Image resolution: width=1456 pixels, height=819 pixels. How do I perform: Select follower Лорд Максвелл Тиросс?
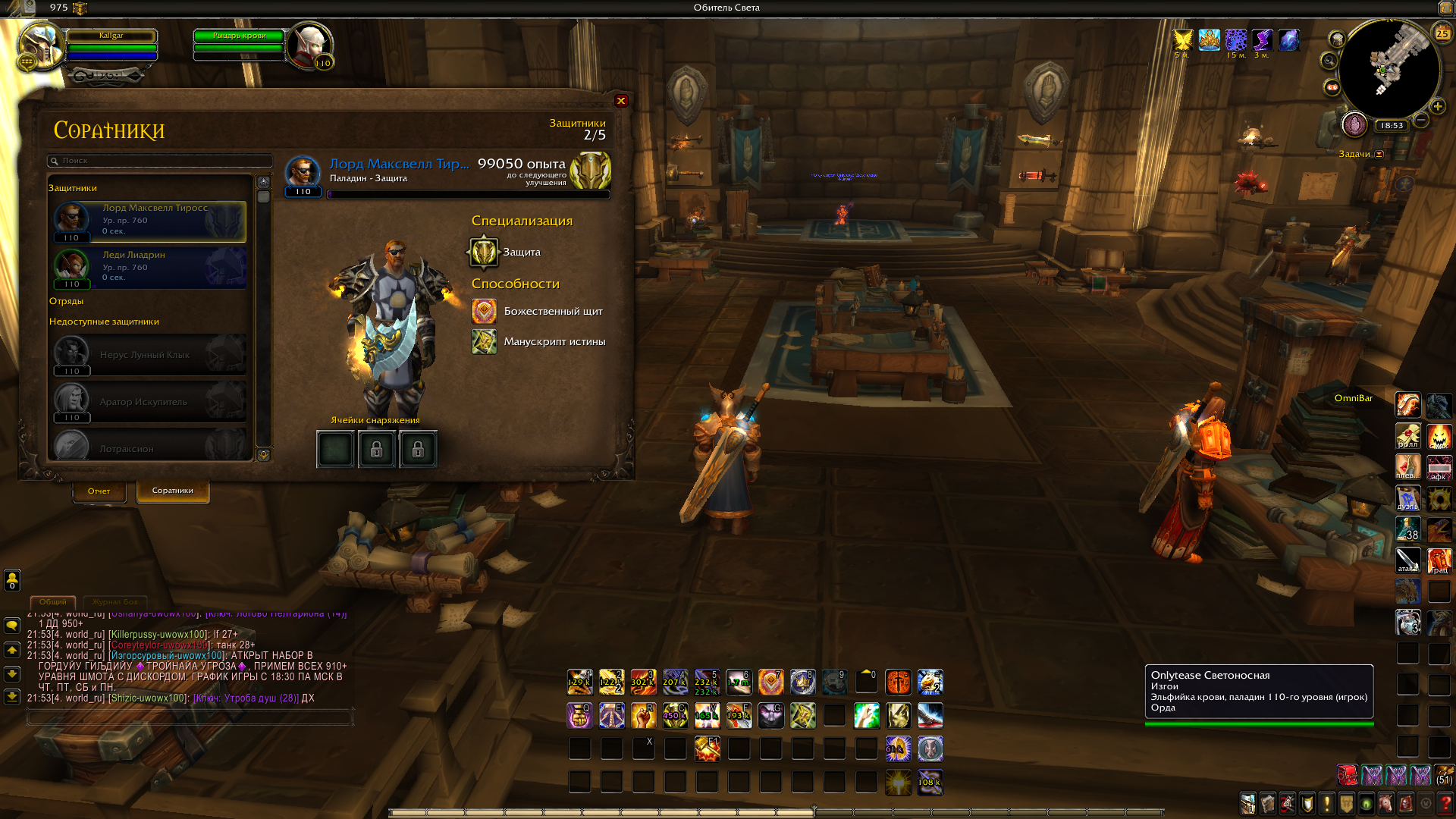150,221
